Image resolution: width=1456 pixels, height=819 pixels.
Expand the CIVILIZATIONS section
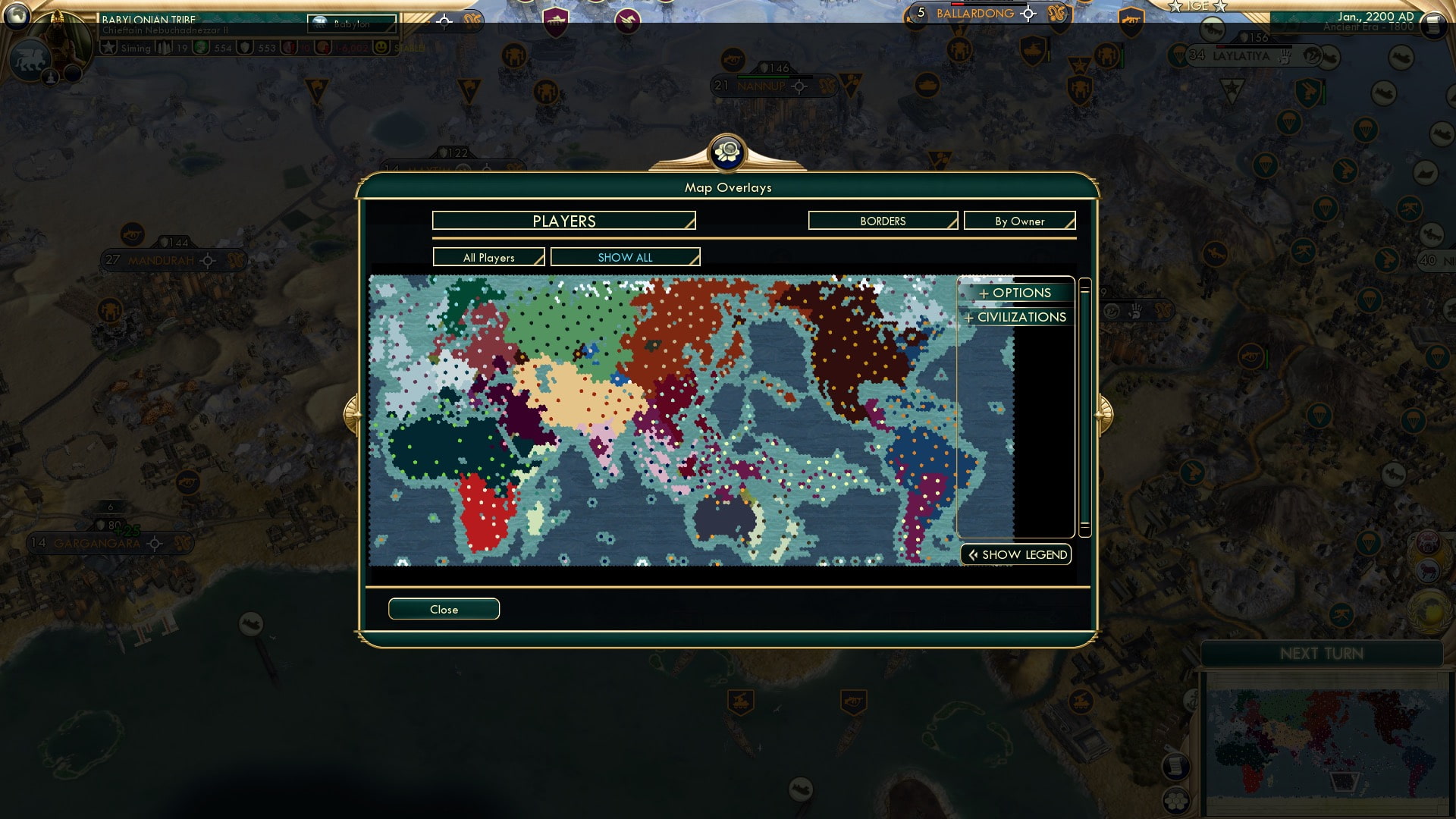(1015, 317)
